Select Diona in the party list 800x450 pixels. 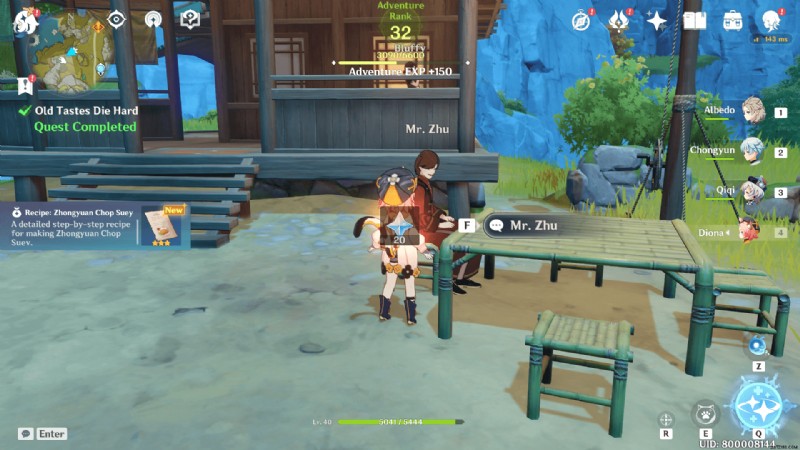tap(750, 231)
